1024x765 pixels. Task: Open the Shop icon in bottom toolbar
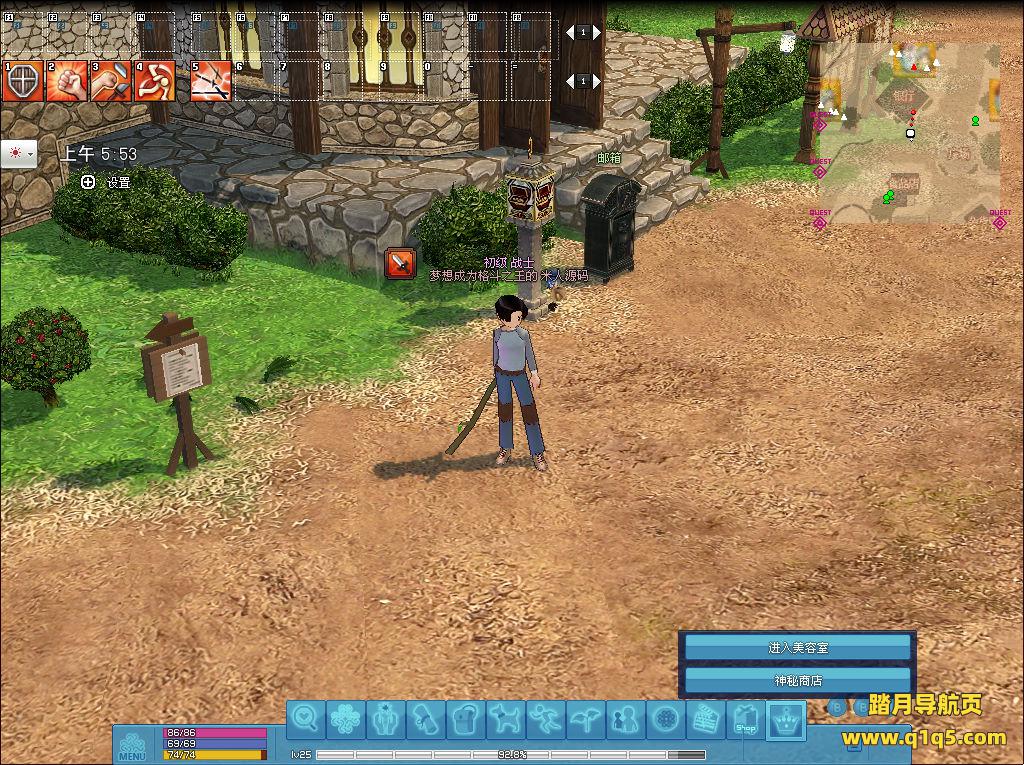click(746, 719)
